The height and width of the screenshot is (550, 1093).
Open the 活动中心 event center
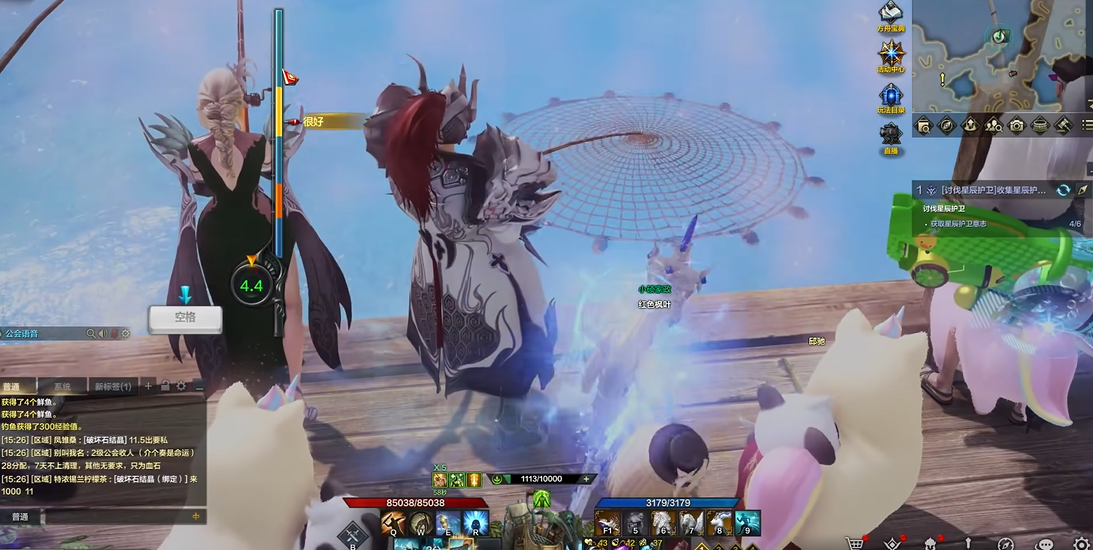[892, 54]
